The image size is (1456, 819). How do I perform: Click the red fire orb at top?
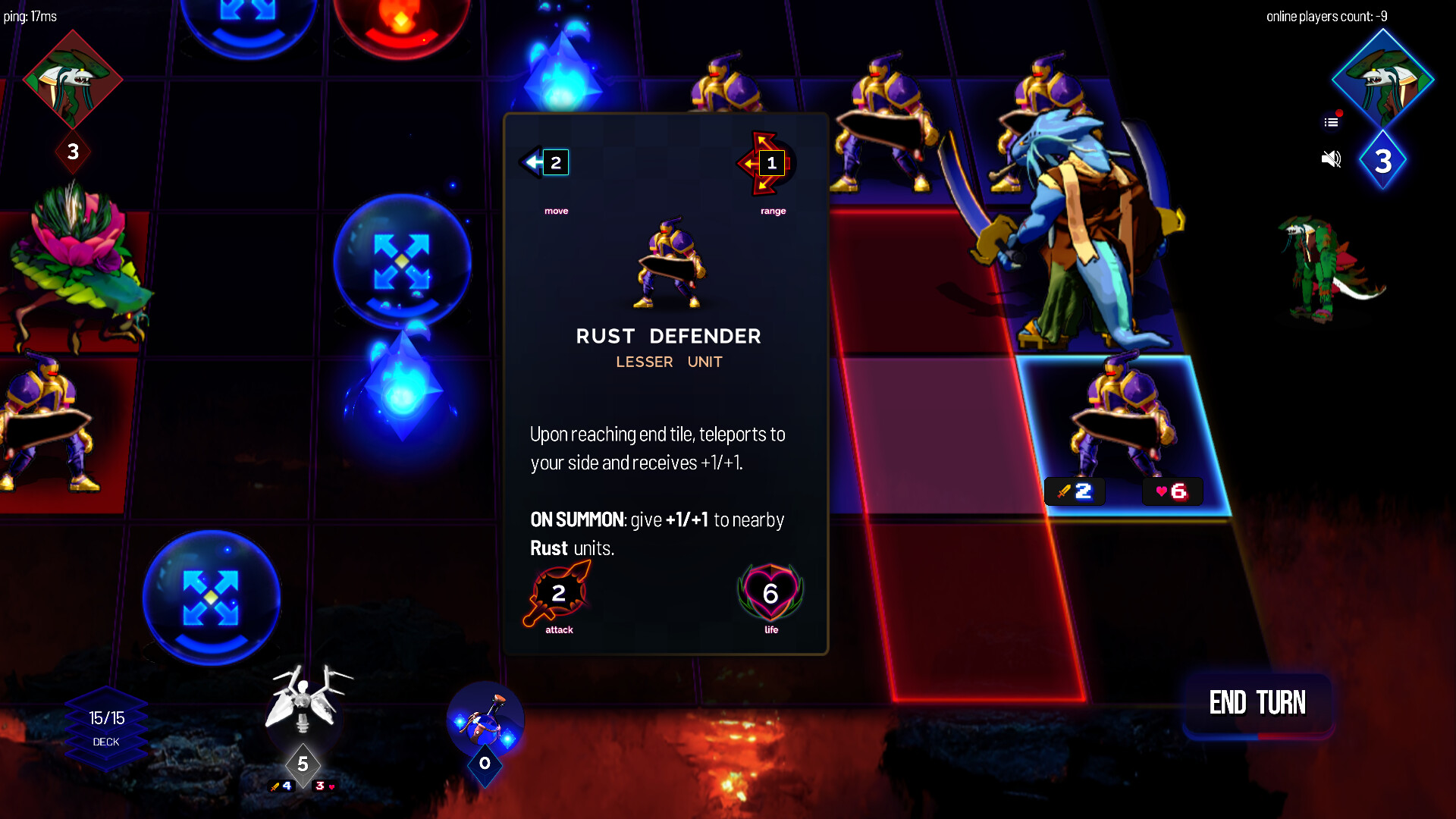tap(403, 19)
